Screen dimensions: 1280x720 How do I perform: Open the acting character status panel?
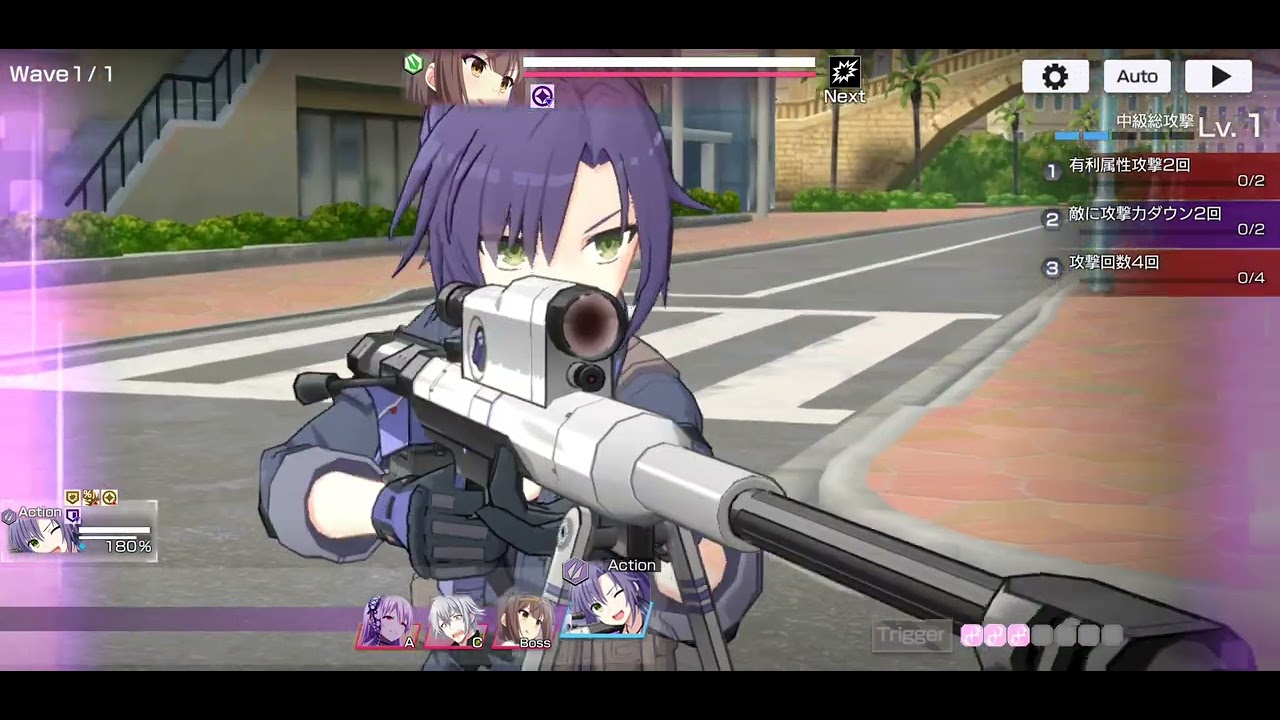pos(79,531)
